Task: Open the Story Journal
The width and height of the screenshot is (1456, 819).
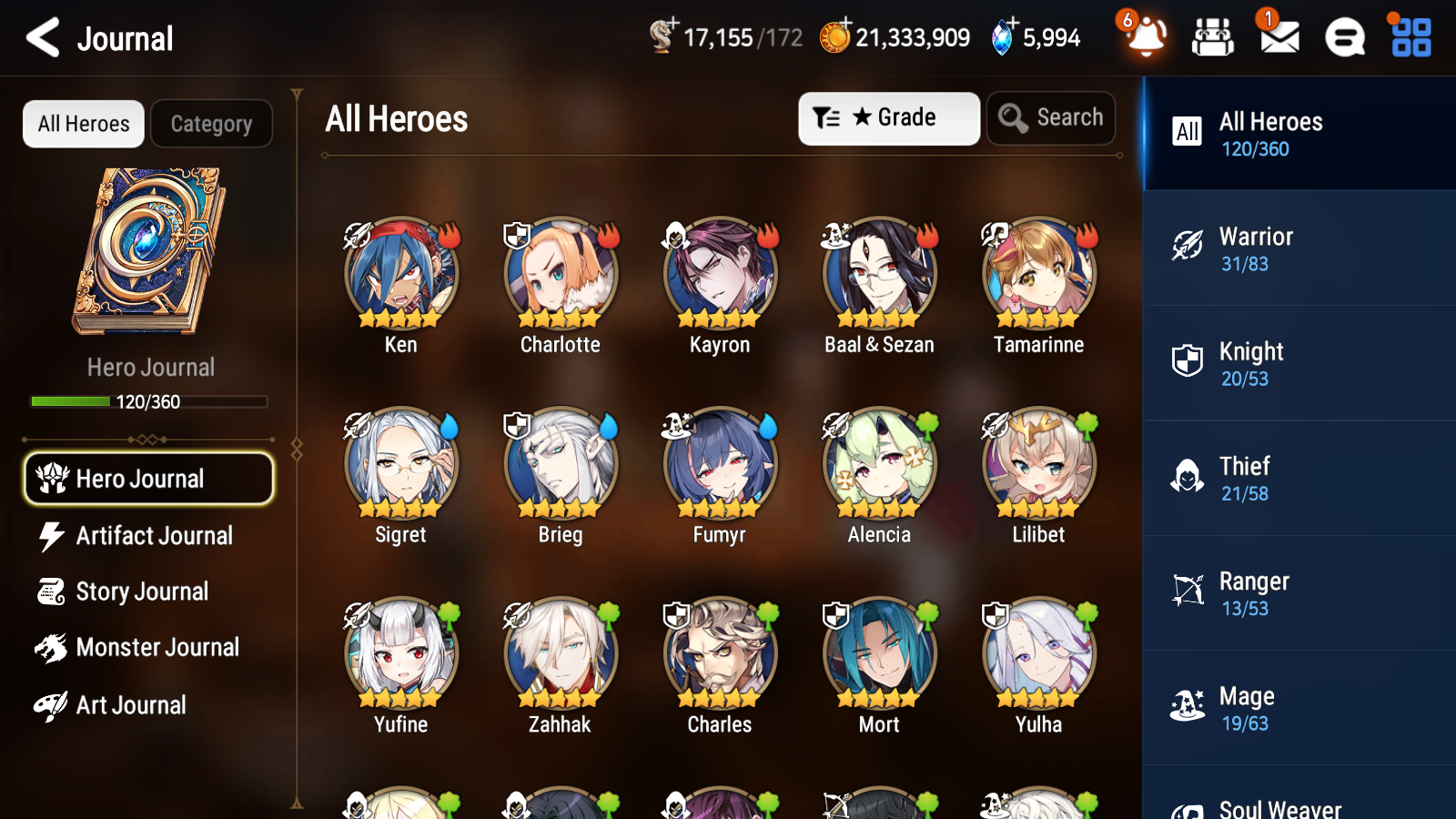Action: [143, 591]
